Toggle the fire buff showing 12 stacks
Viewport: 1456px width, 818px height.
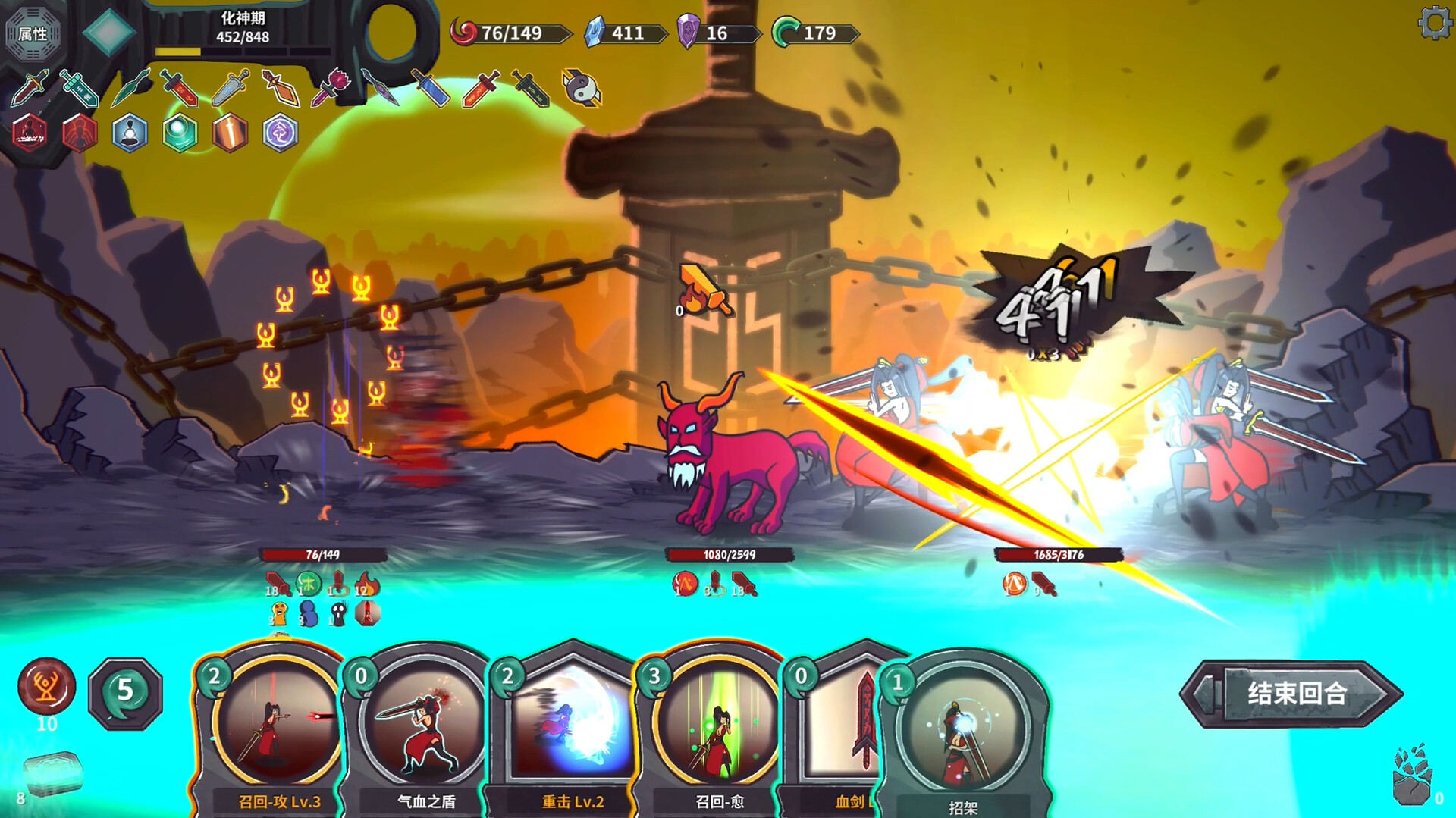366,584
